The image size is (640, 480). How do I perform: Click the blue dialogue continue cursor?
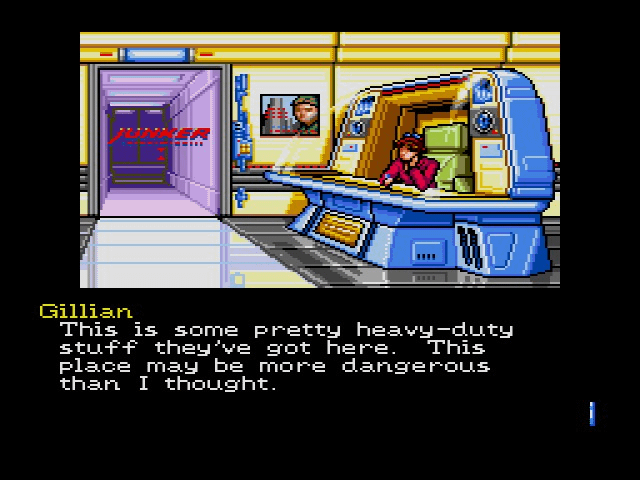[592, 413]
